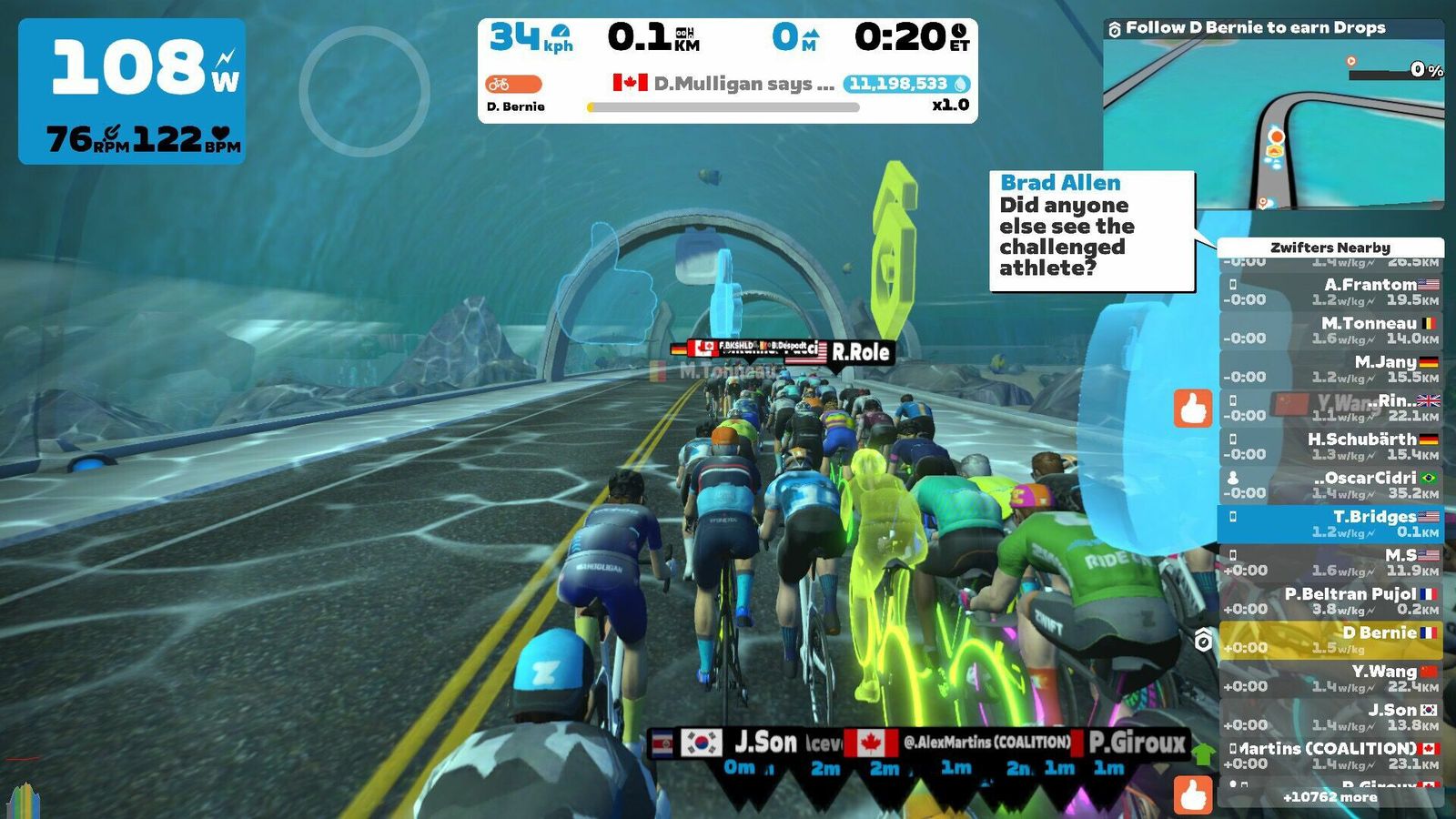Click the green up arrow icon
This screenshot has height=819, width=1456.
1203,753
